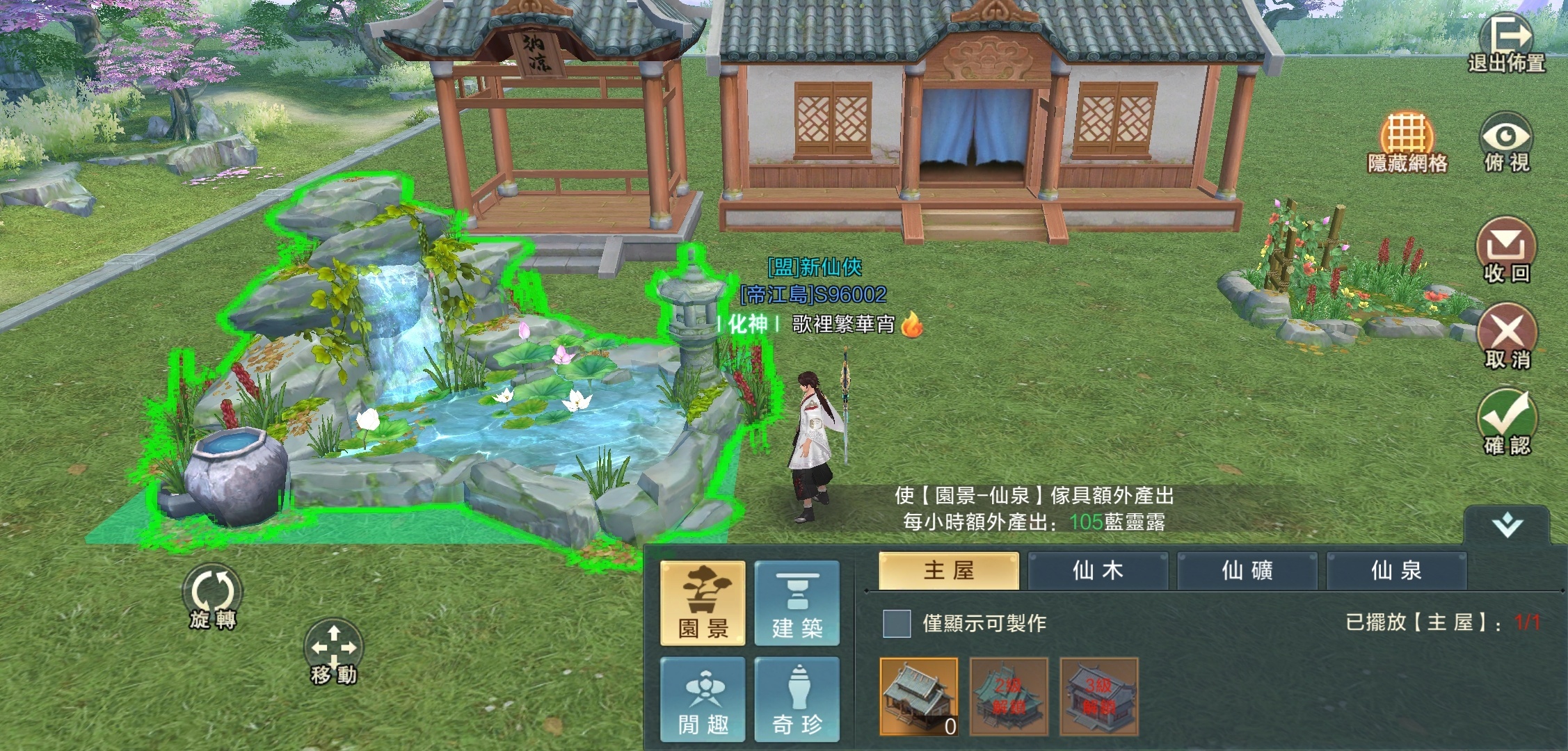Select the 閒趣 leisure category icon
1568x751 pixels.
pos(702,698)
